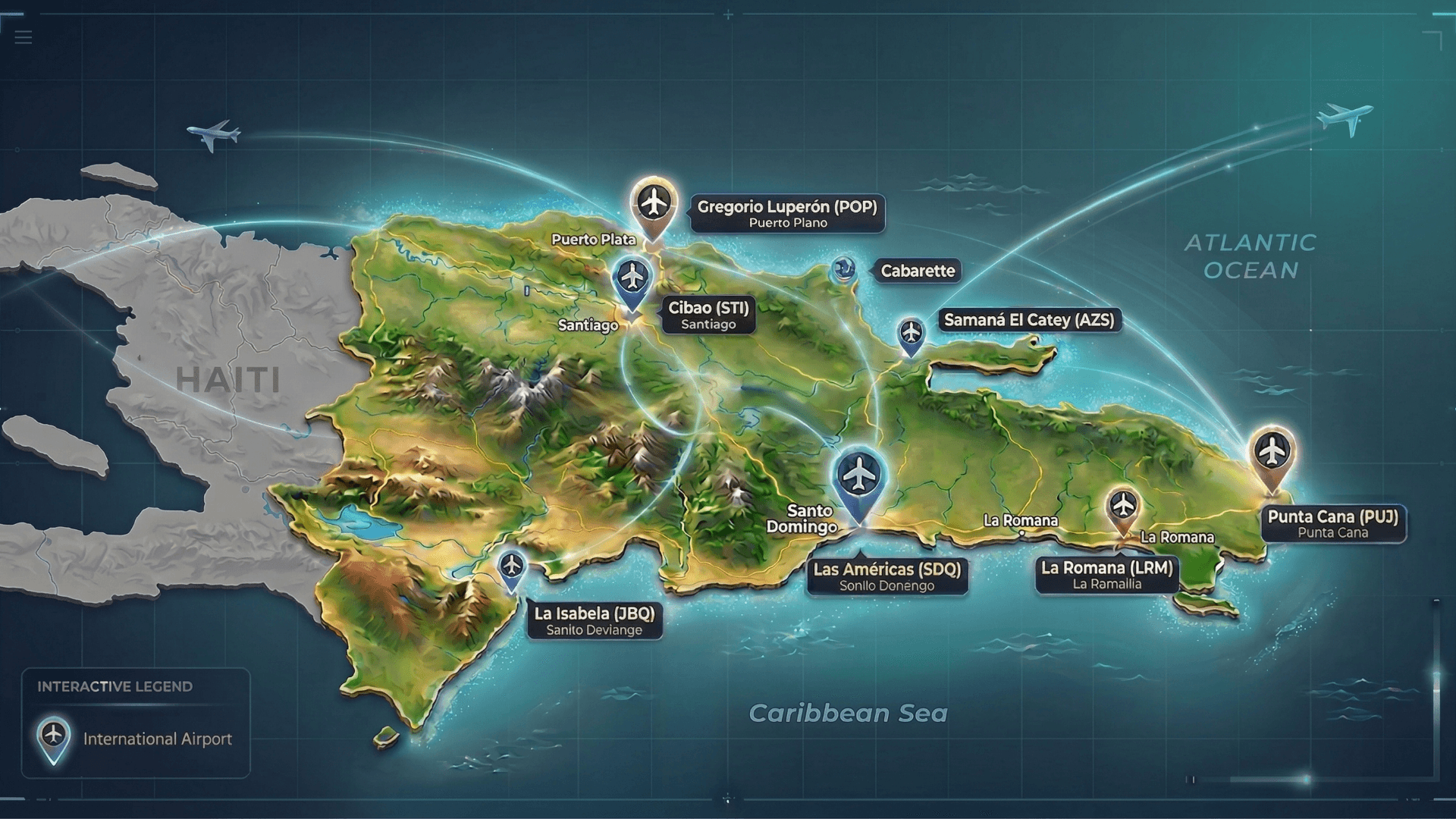Choose the Samaná El Catey (AZS) pin
This screenshot has width=1456, height=819.
911,333
